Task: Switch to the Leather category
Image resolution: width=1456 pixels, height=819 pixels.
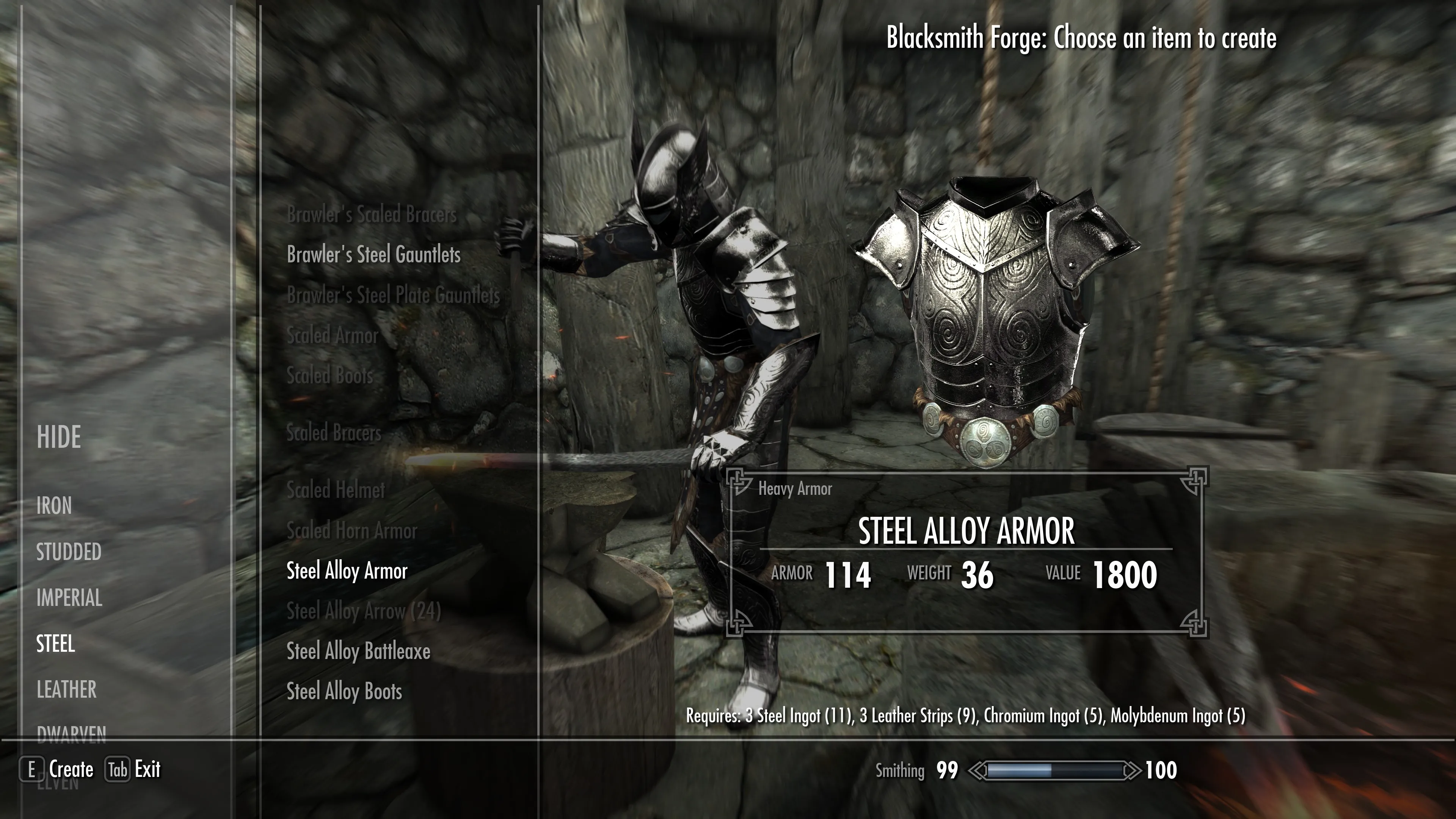Action: (67, 690)
